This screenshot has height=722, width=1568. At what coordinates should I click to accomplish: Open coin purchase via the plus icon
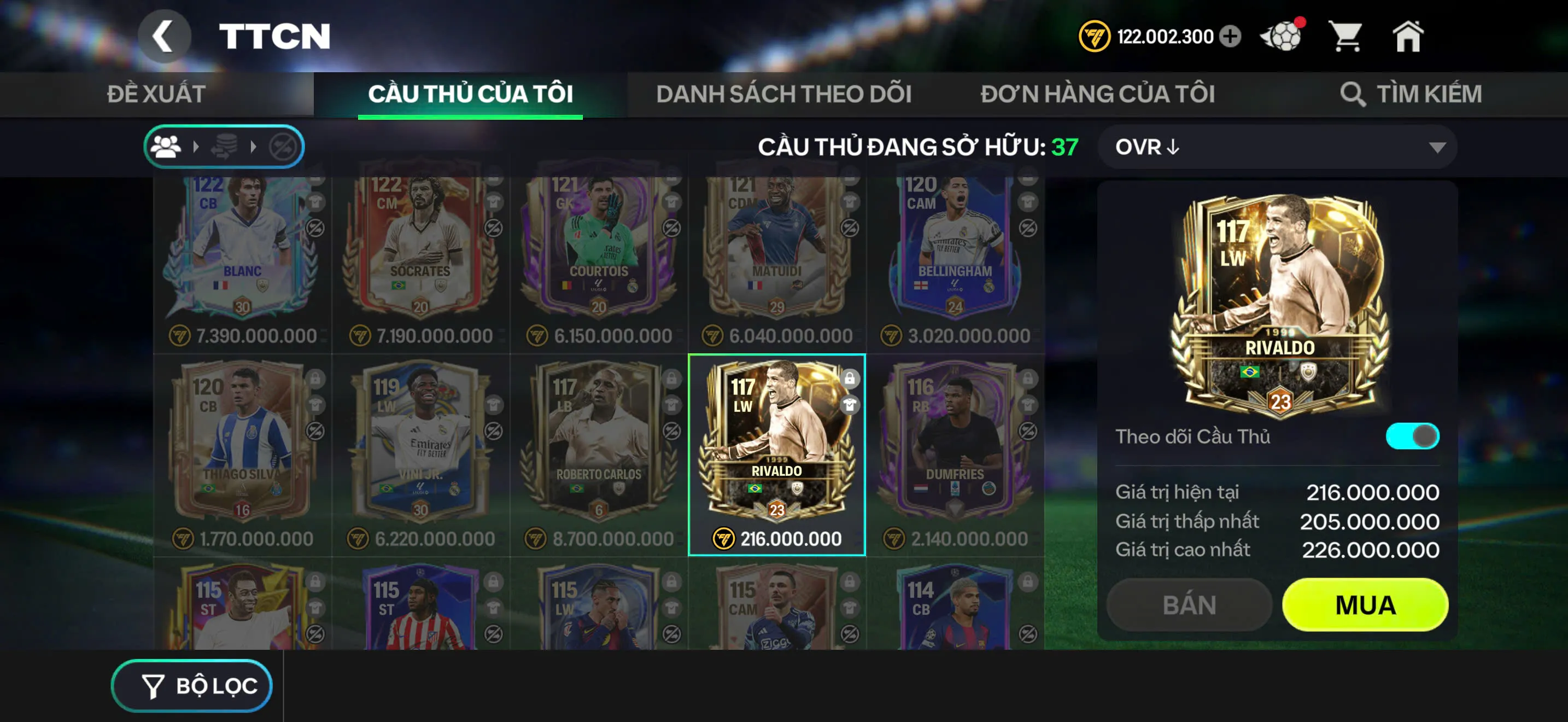tap(1230, 37)
